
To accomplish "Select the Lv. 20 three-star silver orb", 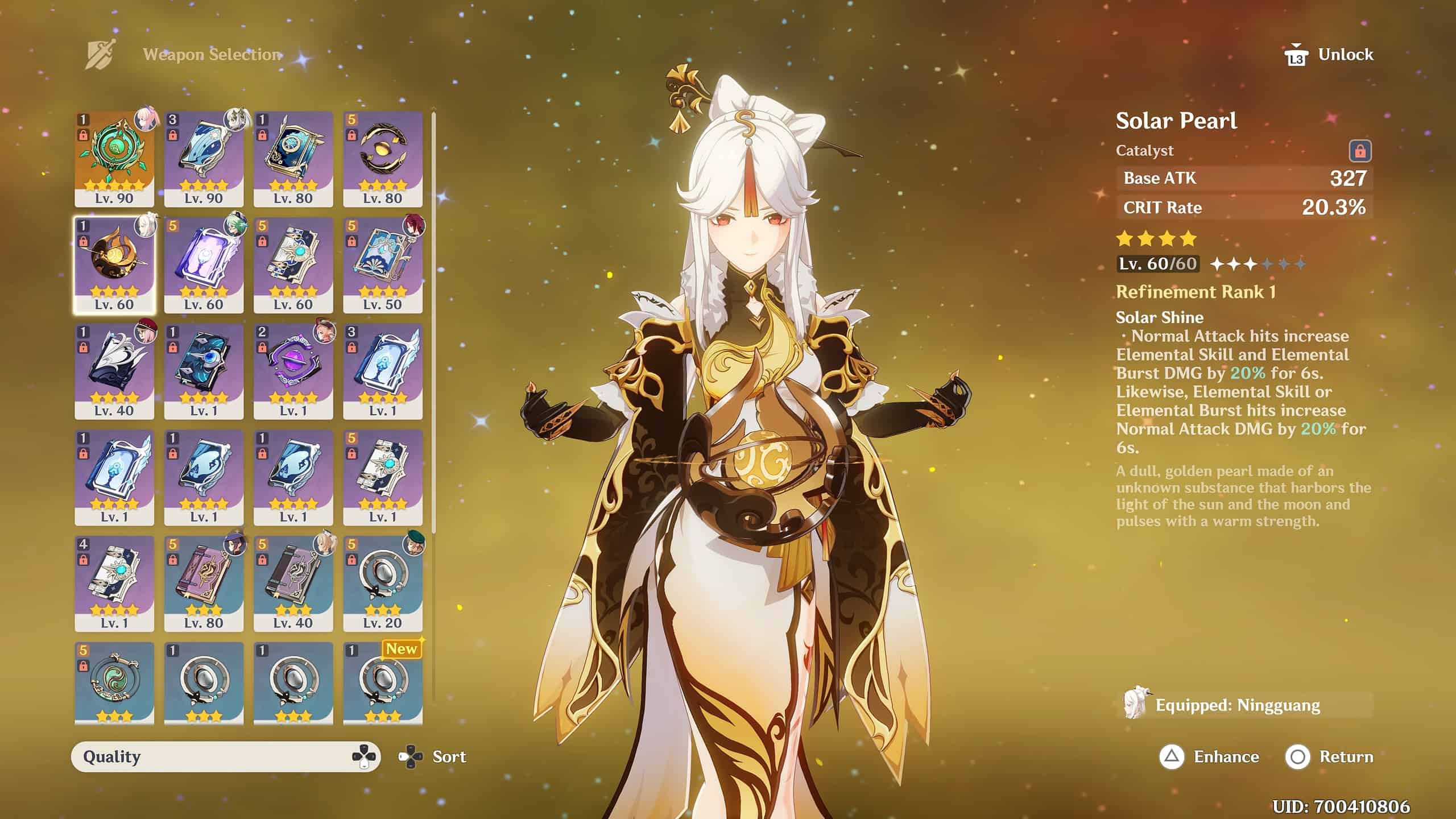I will 382,583.
